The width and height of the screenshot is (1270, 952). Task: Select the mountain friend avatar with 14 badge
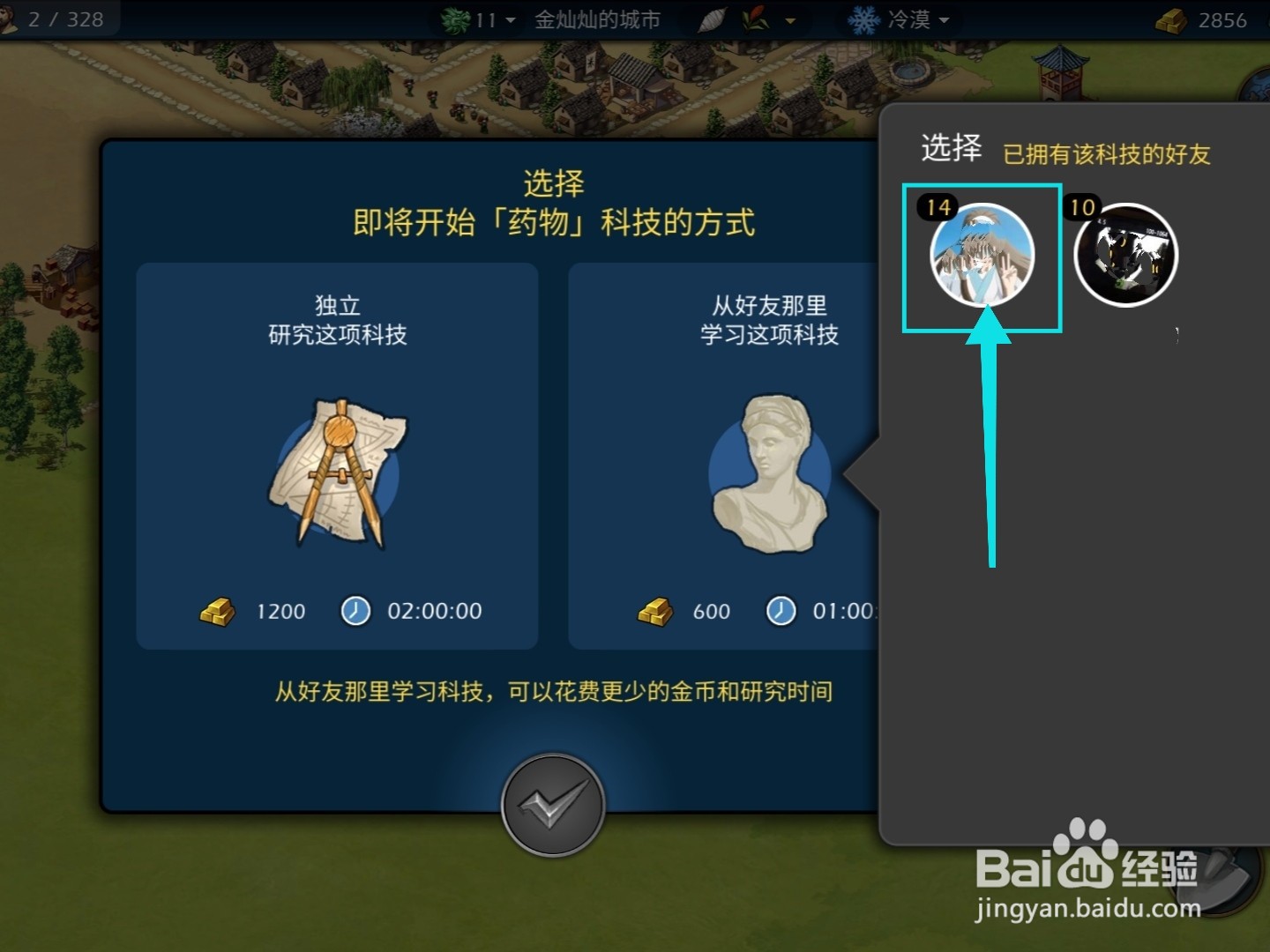click(x=981, y=256)
